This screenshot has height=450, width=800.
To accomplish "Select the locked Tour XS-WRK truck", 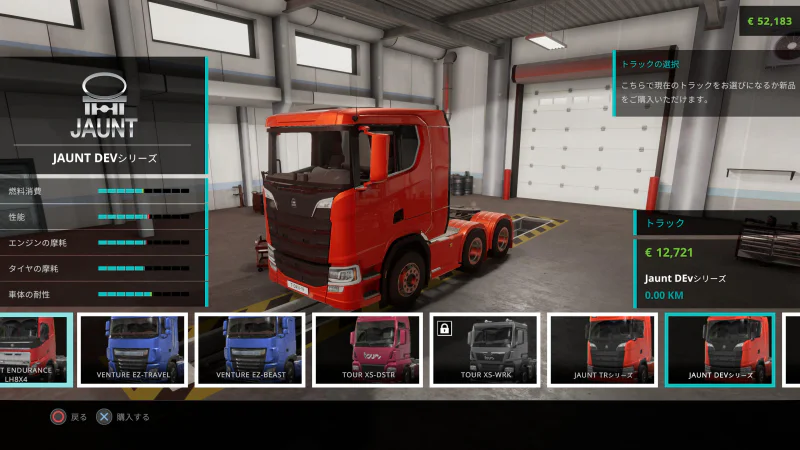I will pyautogui.click(x=485, y=349).
